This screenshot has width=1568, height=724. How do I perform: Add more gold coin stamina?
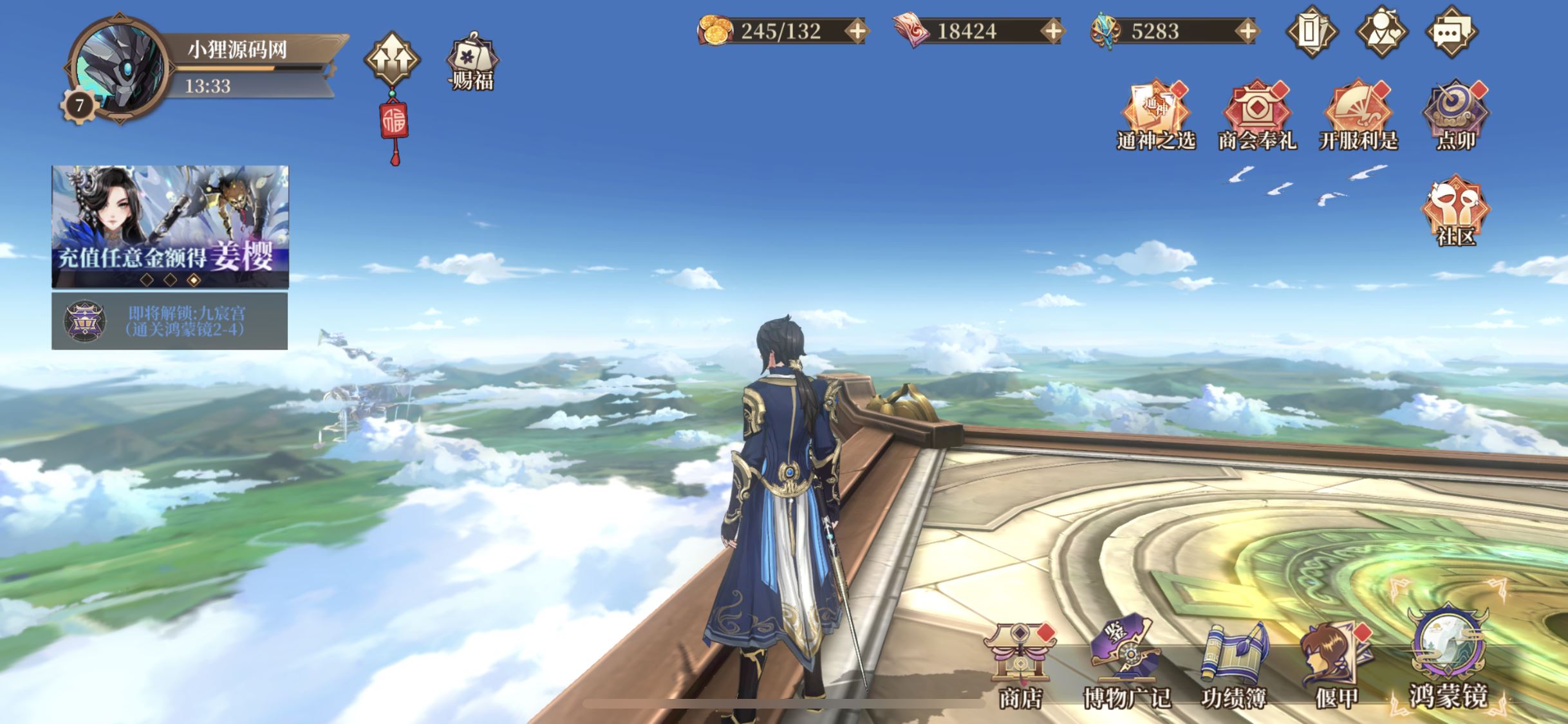[x=858, y=31]
